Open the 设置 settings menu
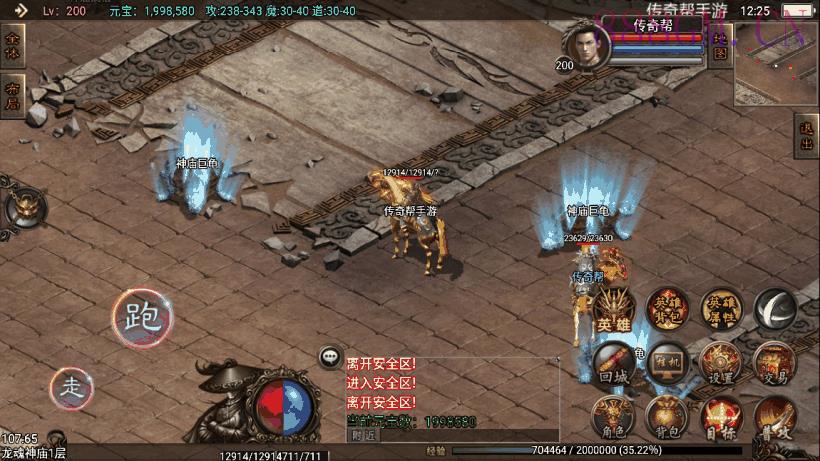Image resolution: width=820 pixels, height=461 pixels. click(720, 365)
